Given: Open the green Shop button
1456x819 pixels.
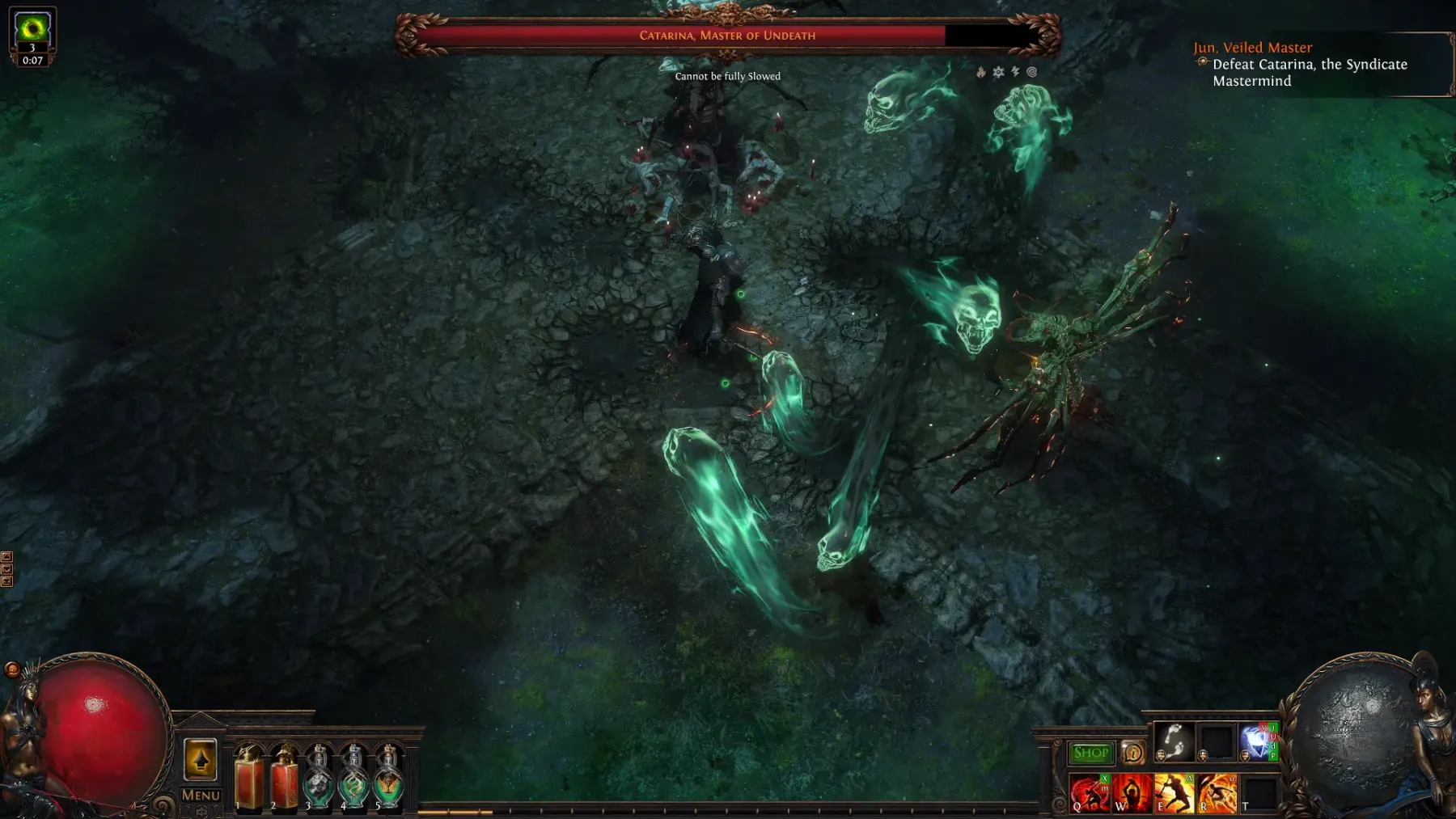Looking at the screenshot, I should click(x=1090, y=753).
